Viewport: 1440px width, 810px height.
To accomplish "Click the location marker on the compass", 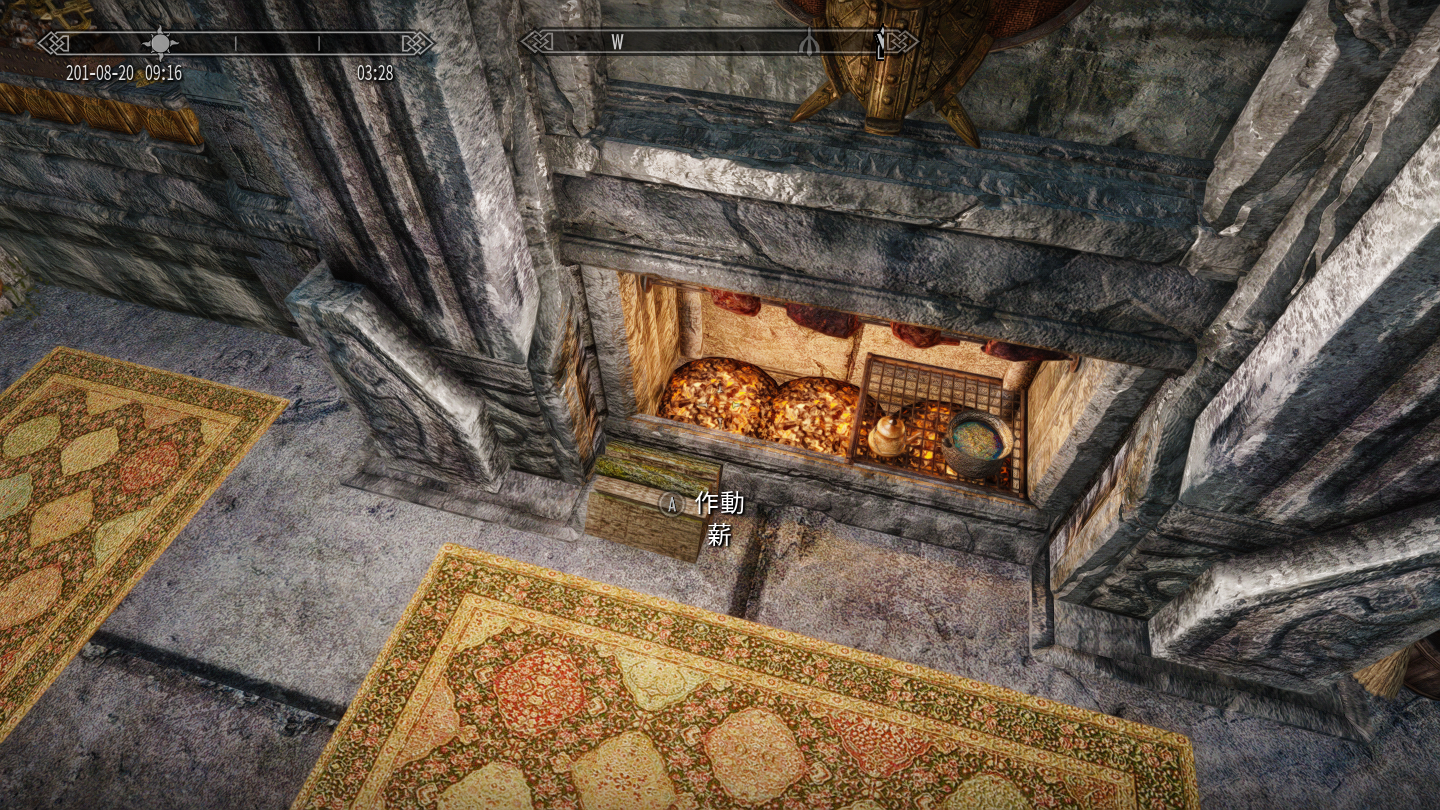I will pos(808,42).
